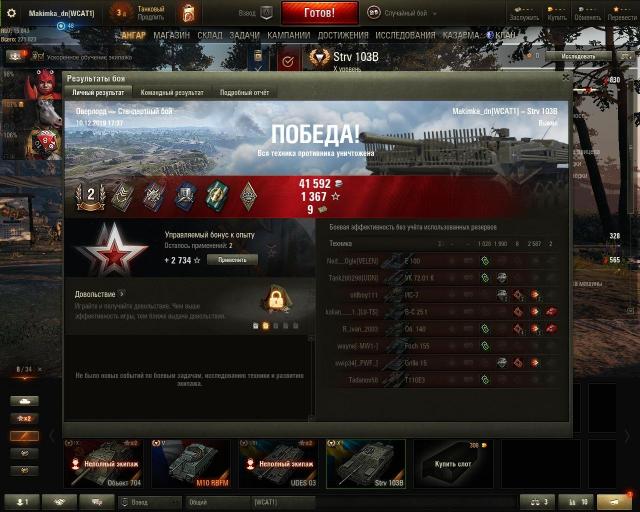Open the ЗАДАЧИ menu

click(x=244, y=35)
